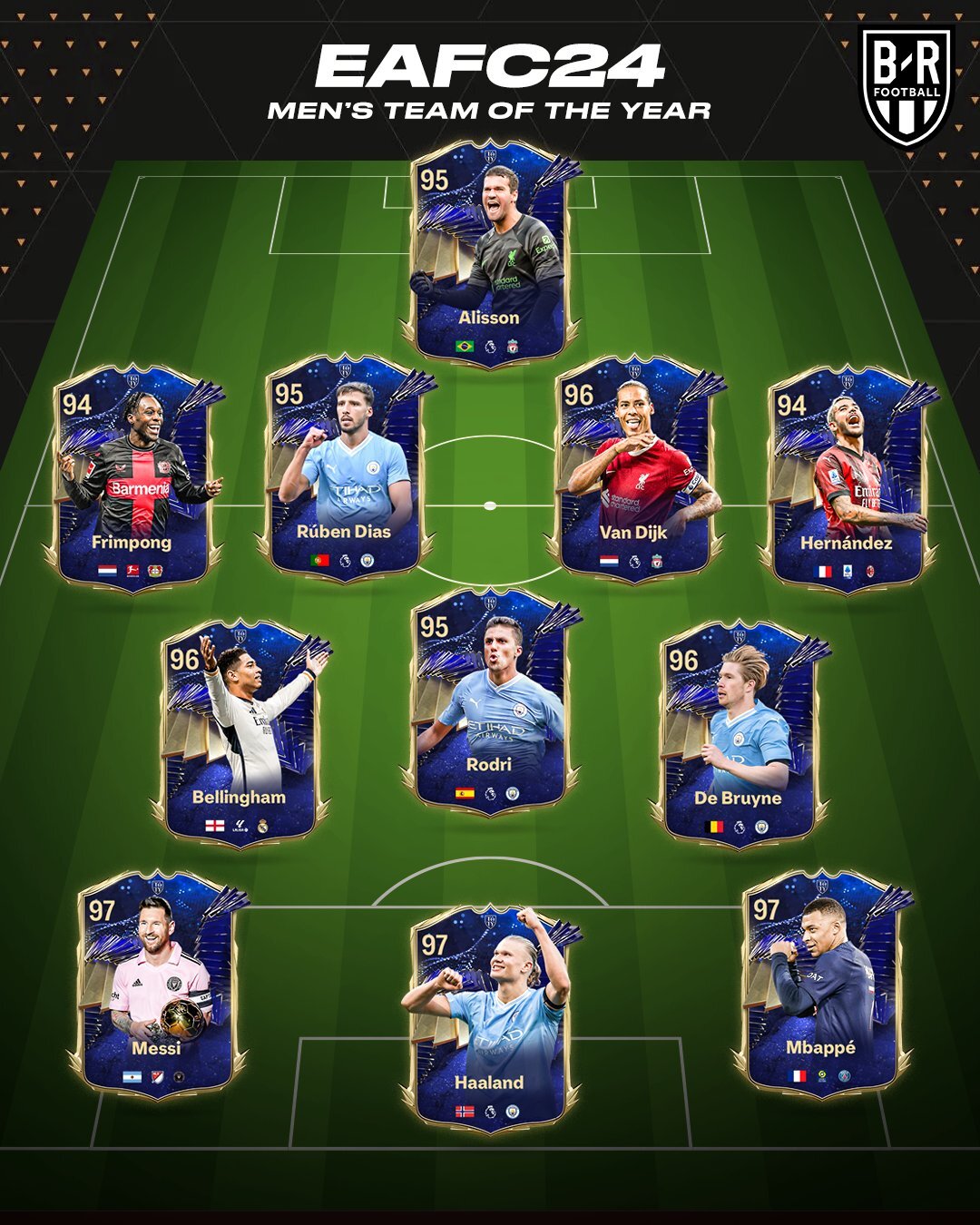980x1225 pixels.
Task: Click the B/R Football logo
Action: [x=906, y=83]
